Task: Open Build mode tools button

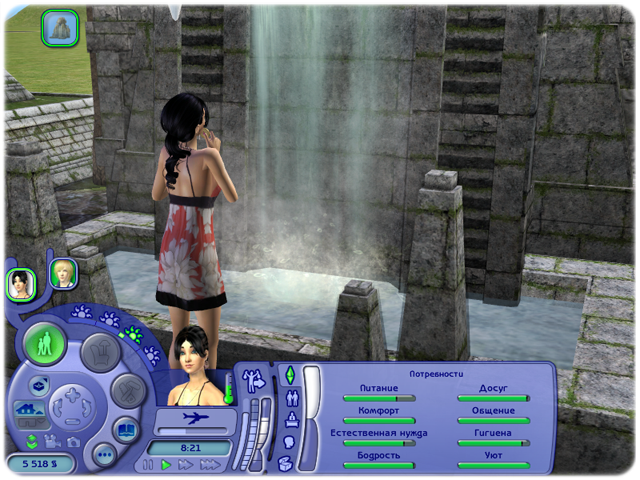Action: click(129, 390)
